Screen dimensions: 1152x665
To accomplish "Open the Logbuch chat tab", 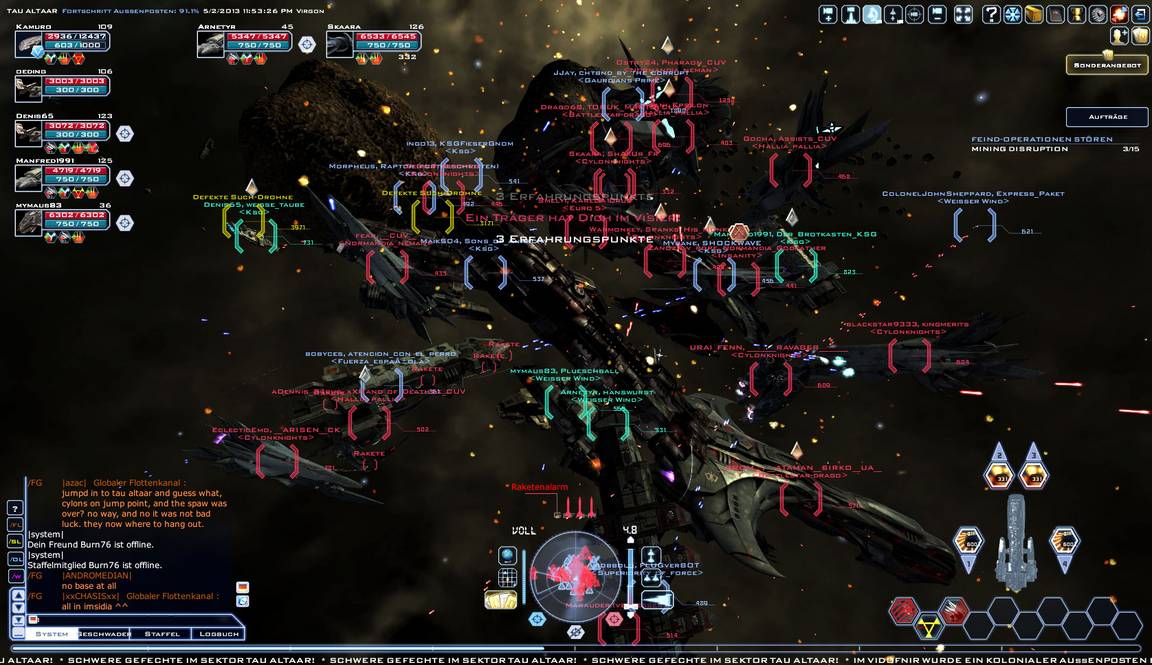I will click(x=218, y=634).
